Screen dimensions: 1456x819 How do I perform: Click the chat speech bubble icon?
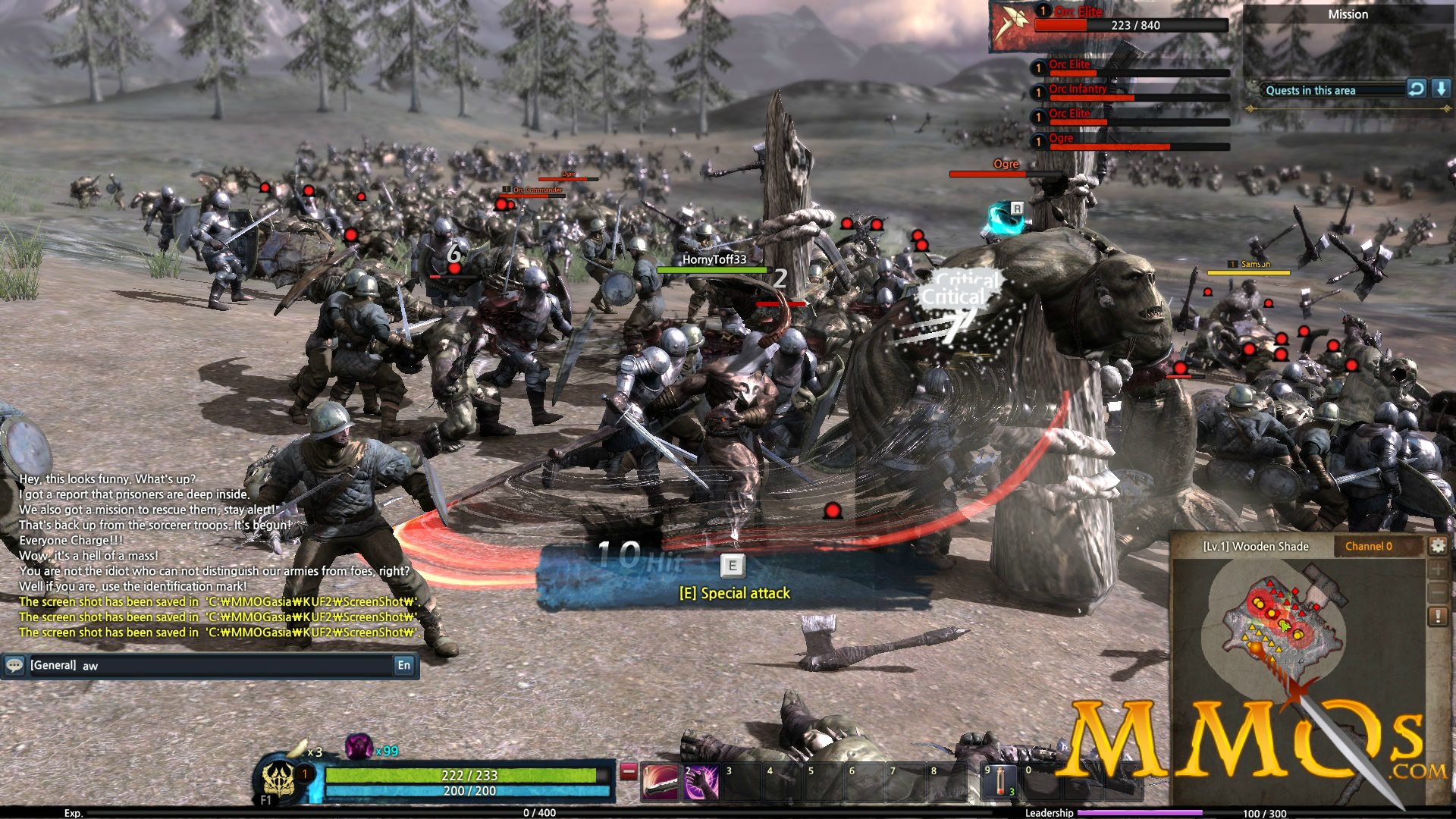[x=14, y=666]
